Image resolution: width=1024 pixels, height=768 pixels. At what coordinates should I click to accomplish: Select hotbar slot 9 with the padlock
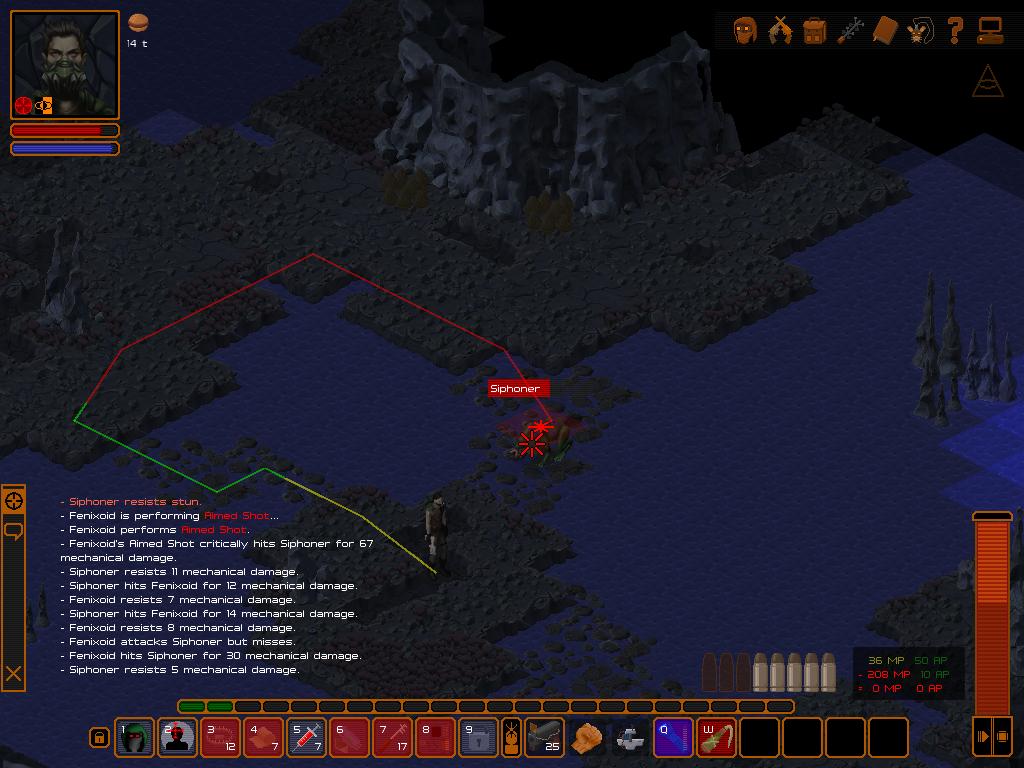(x=479, y=738)
